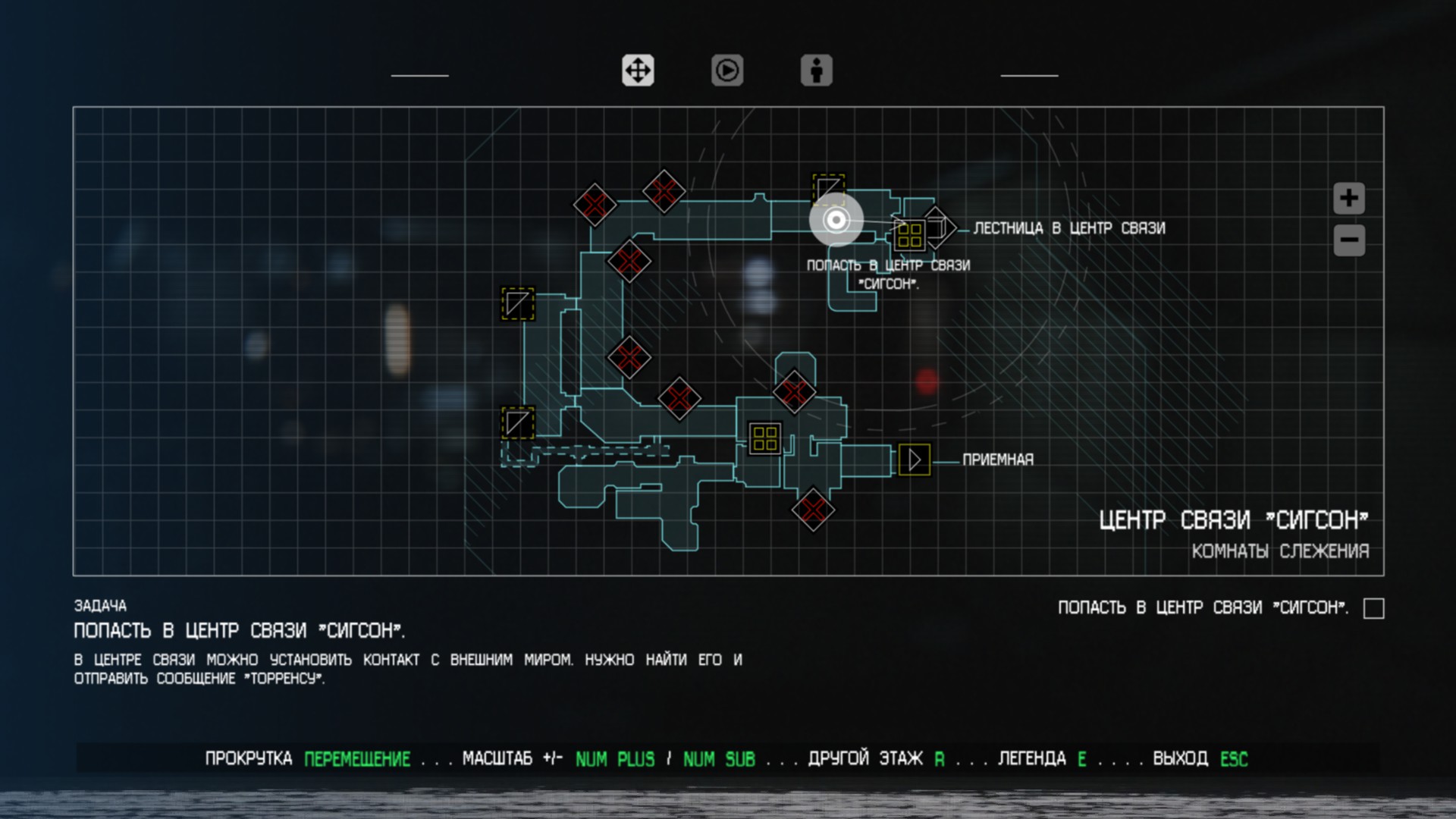Click the yellow terminal grid icon near the objective
1456x819 pixels.
pos(909,236)
